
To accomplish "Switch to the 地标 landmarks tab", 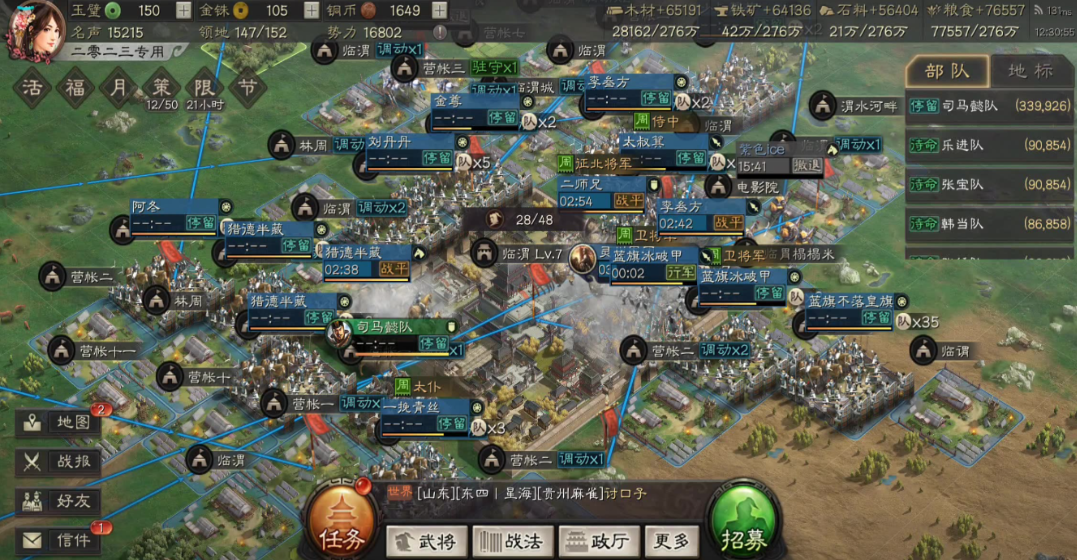I will 1030,71.
